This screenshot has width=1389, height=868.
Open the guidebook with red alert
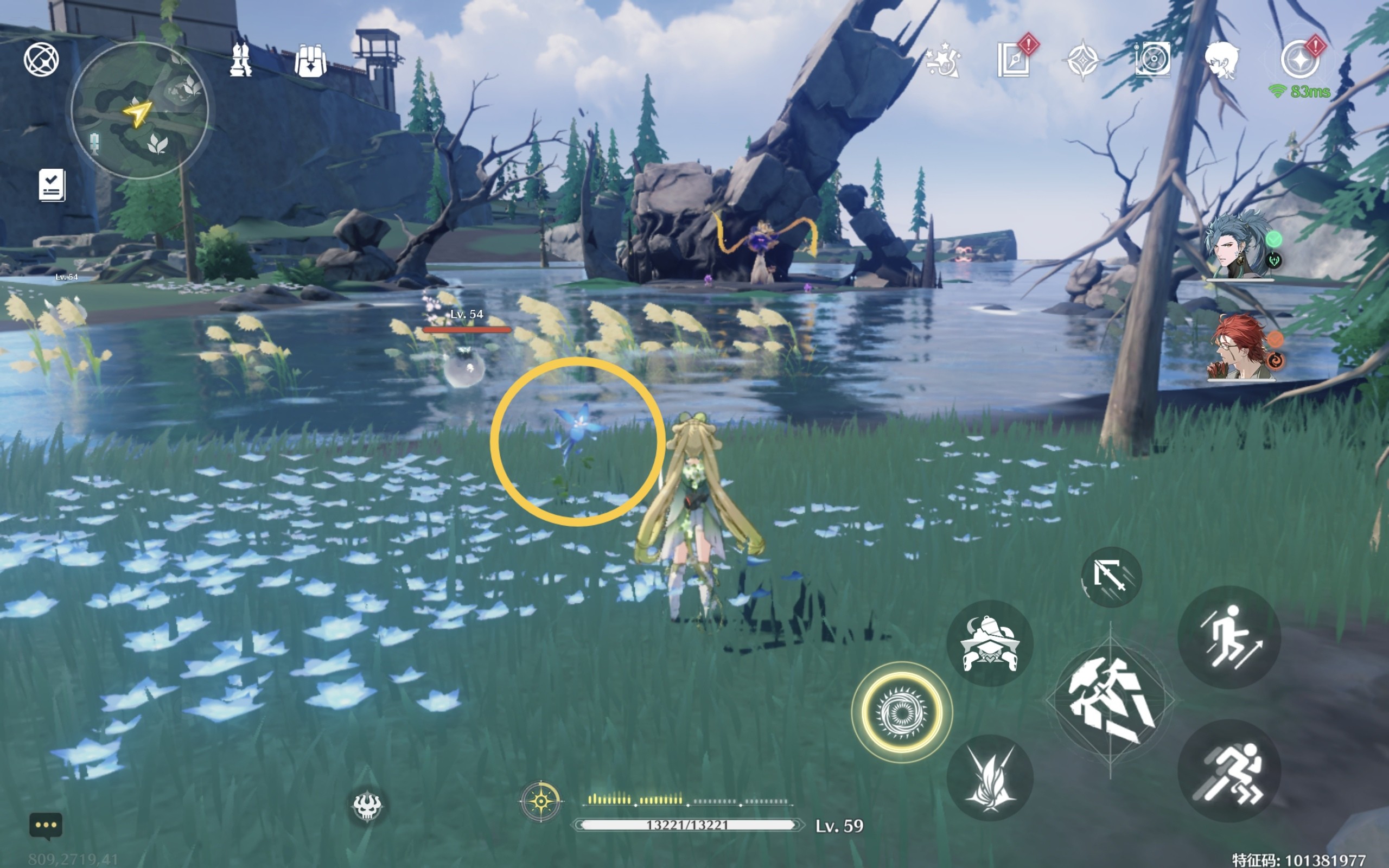click(x=1015, y=59)
